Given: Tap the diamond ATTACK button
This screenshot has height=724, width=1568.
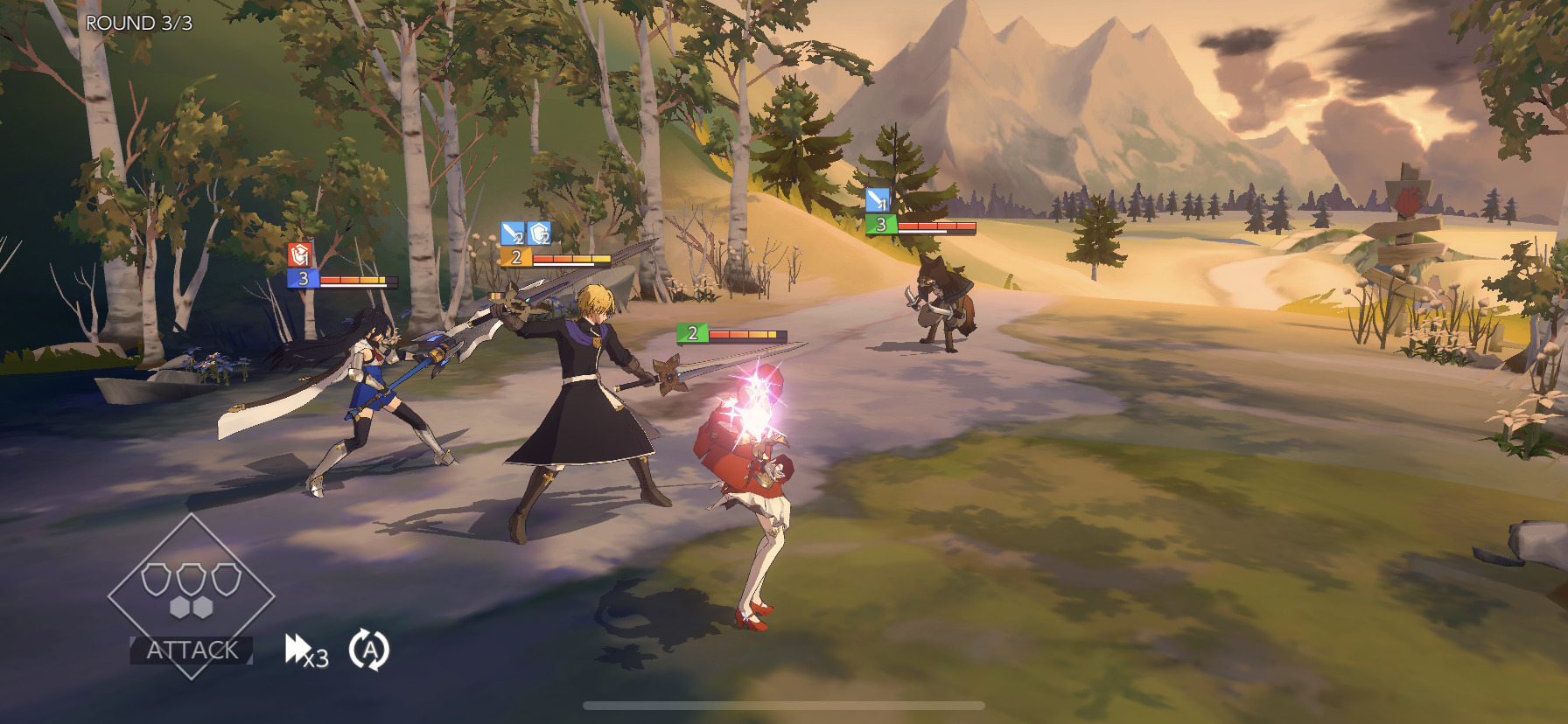Looking at the screenshot, I should [191, 598].
